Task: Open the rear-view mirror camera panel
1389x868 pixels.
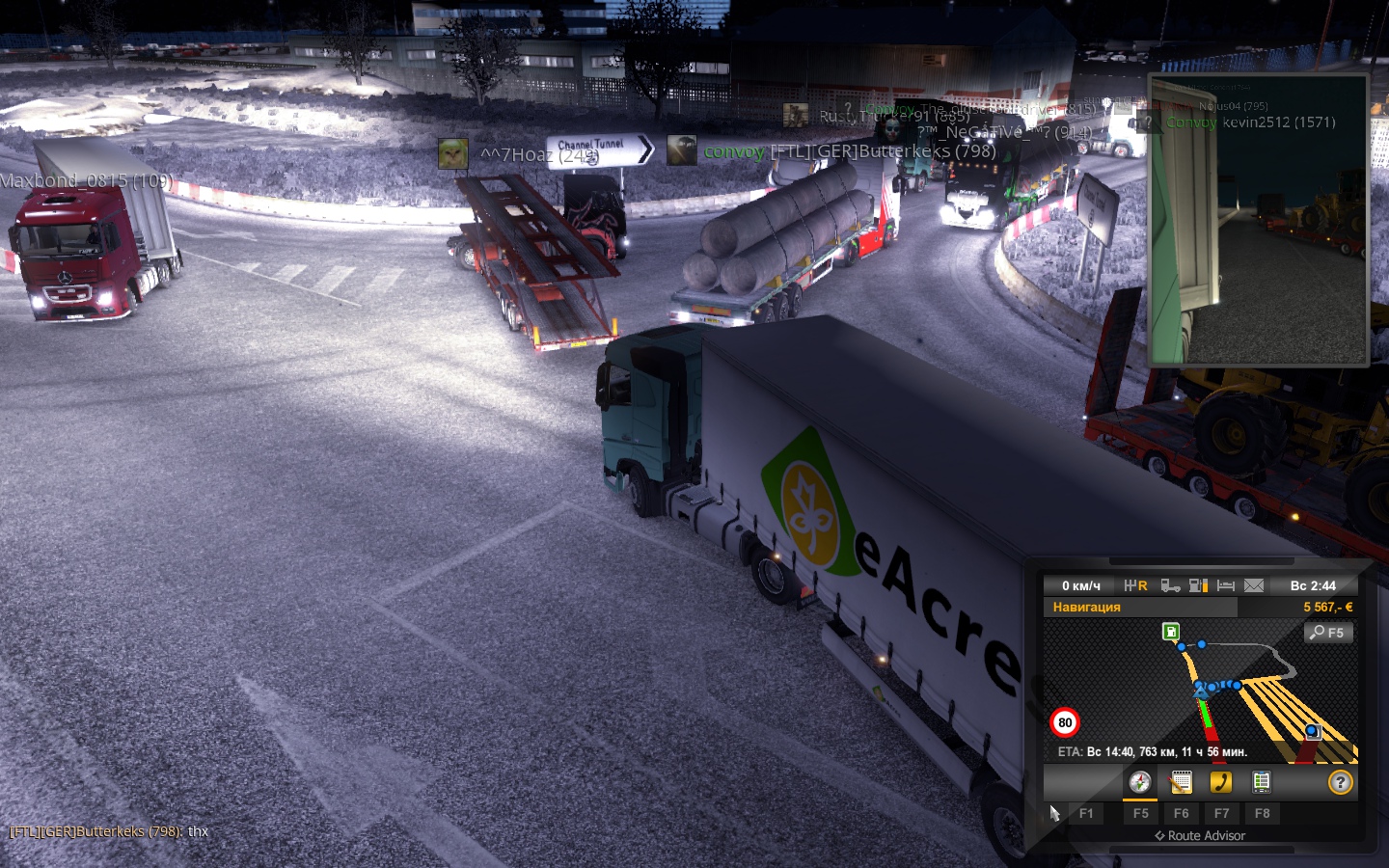Action: (x=1258, y=220)
